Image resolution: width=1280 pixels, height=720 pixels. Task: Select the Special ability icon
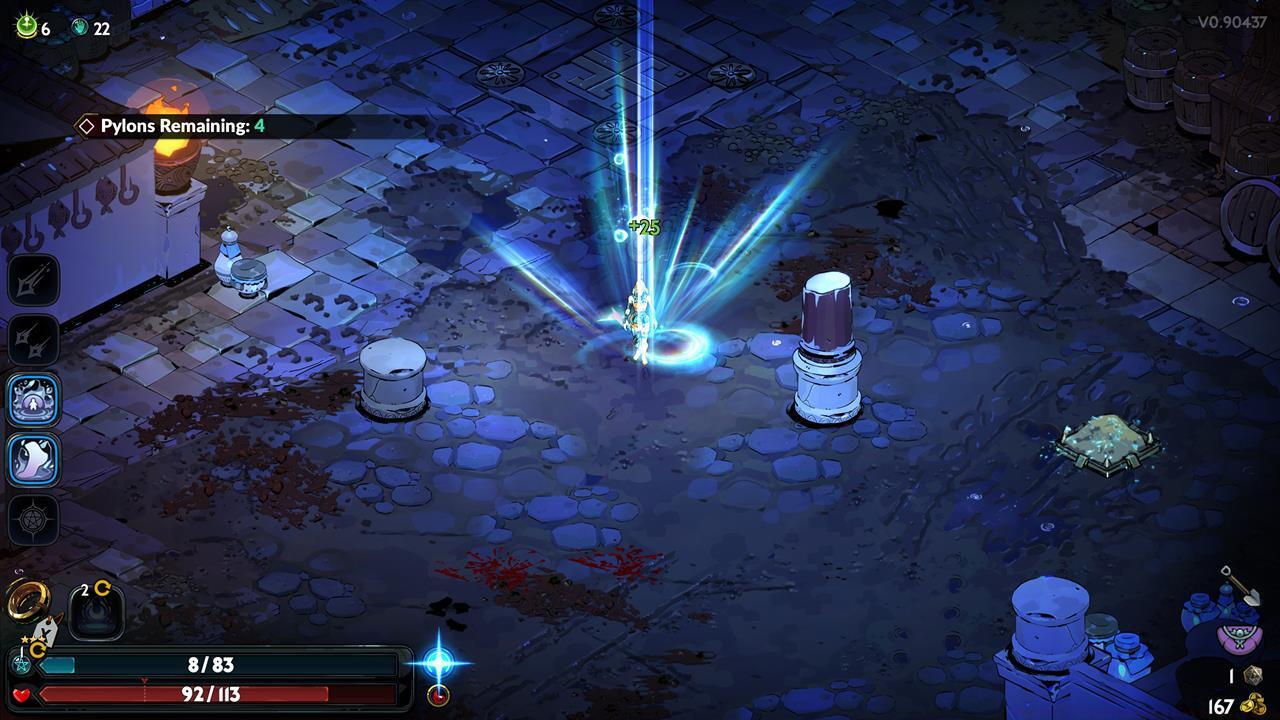(x=30, y=340)
